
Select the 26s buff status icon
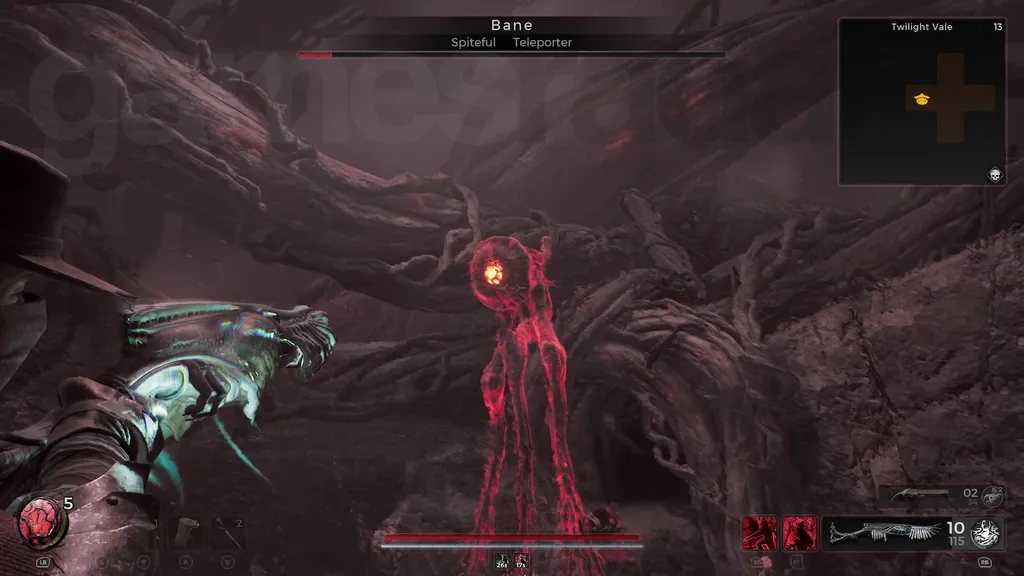pyautogui.click(x=501, y=562)
